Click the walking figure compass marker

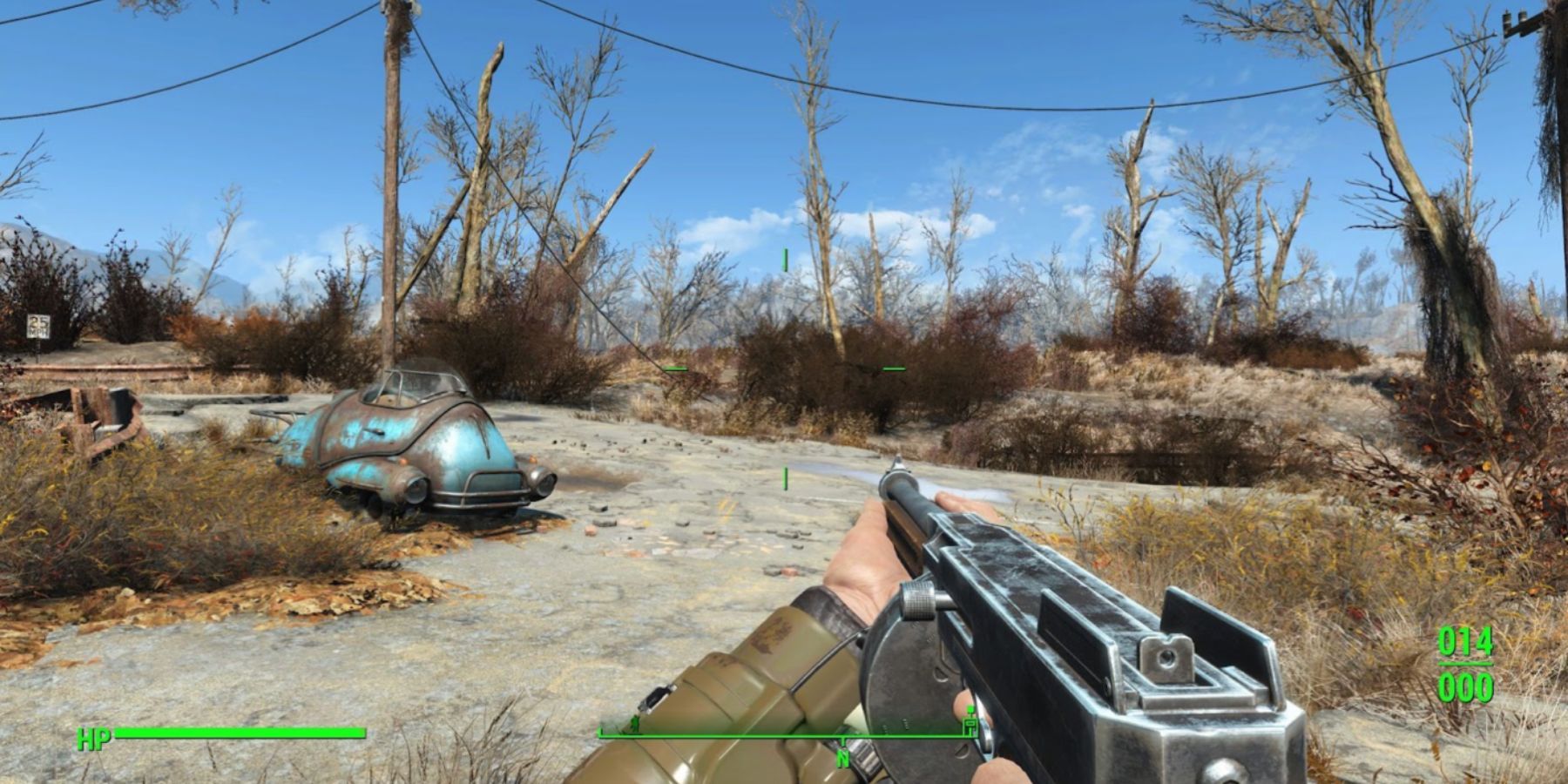tap(636, 725)
